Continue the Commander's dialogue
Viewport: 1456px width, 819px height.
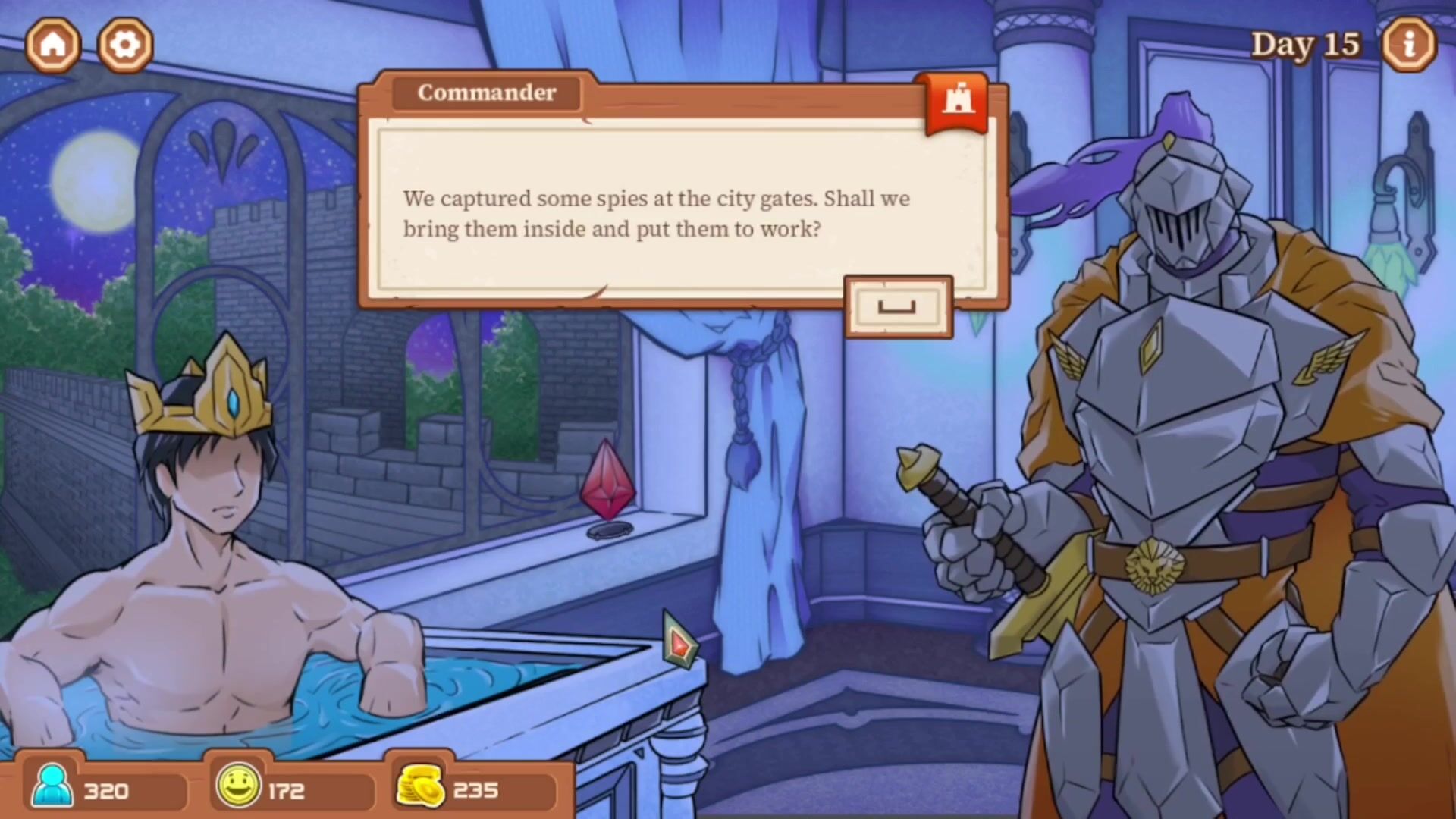coord(898,306)
